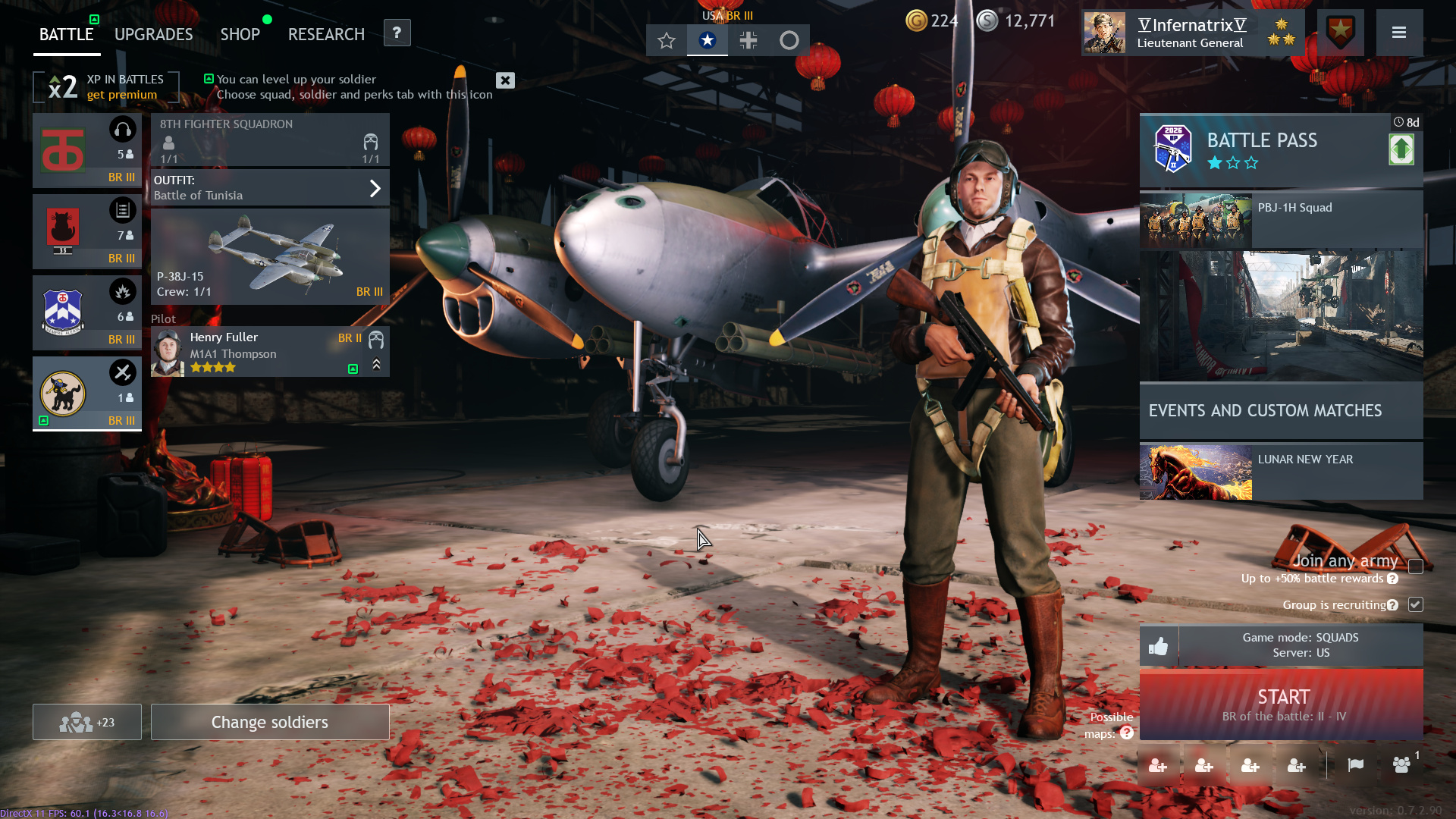
Task: Get premium for double XP
Action: pyautogui.click(x=121, y=95)
